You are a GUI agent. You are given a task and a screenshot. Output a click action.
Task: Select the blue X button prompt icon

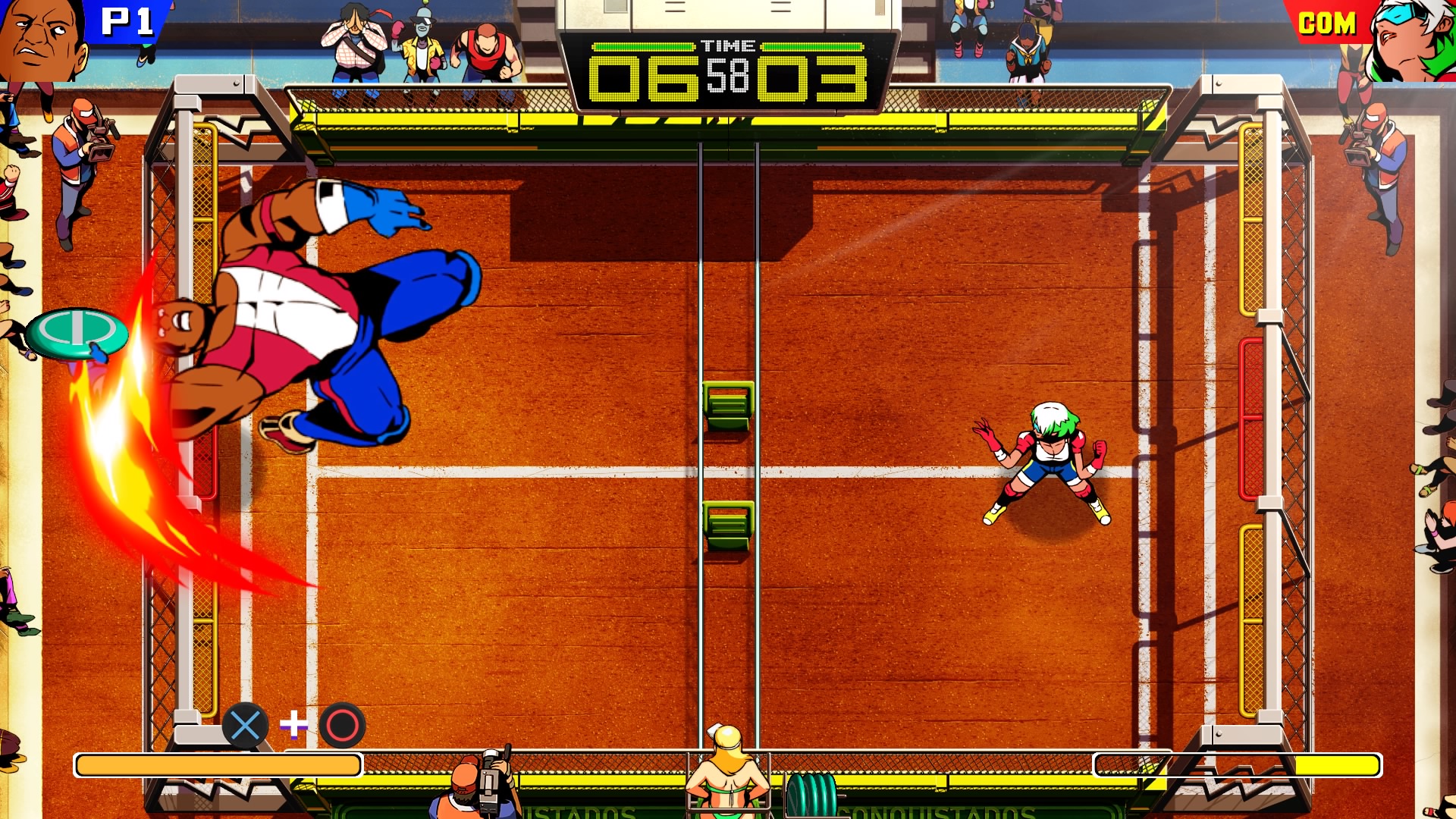(245, 726)
